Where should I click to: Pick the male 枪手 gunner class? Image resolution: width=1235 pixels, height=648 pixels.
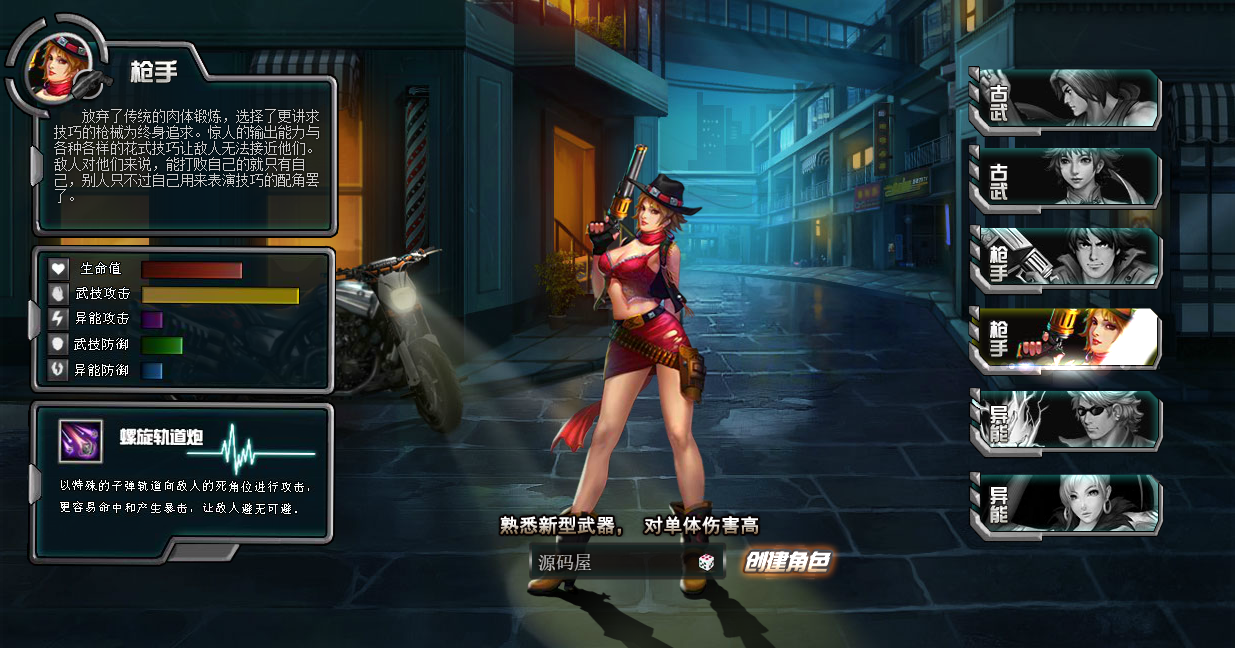(1065, 258)
